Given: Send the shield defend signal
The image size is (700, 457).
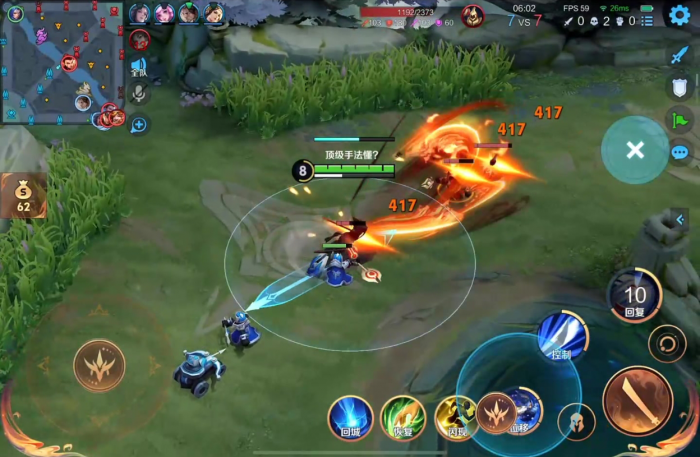Looking at the screenshot, I should click(680, 87).
